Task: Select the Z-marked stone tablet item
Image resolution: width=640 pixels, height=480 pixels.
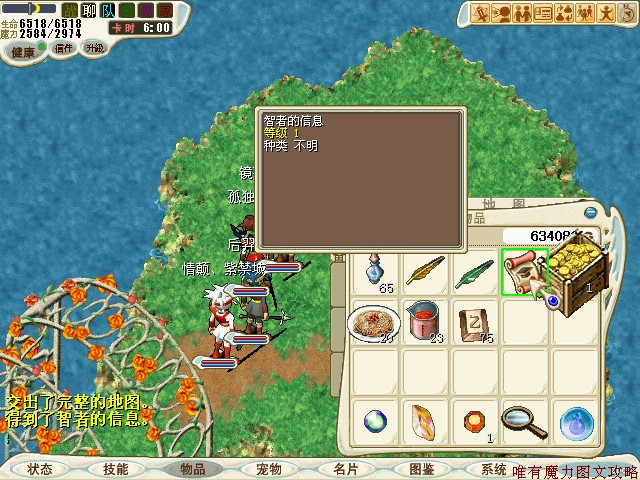Action: (474, 322)
